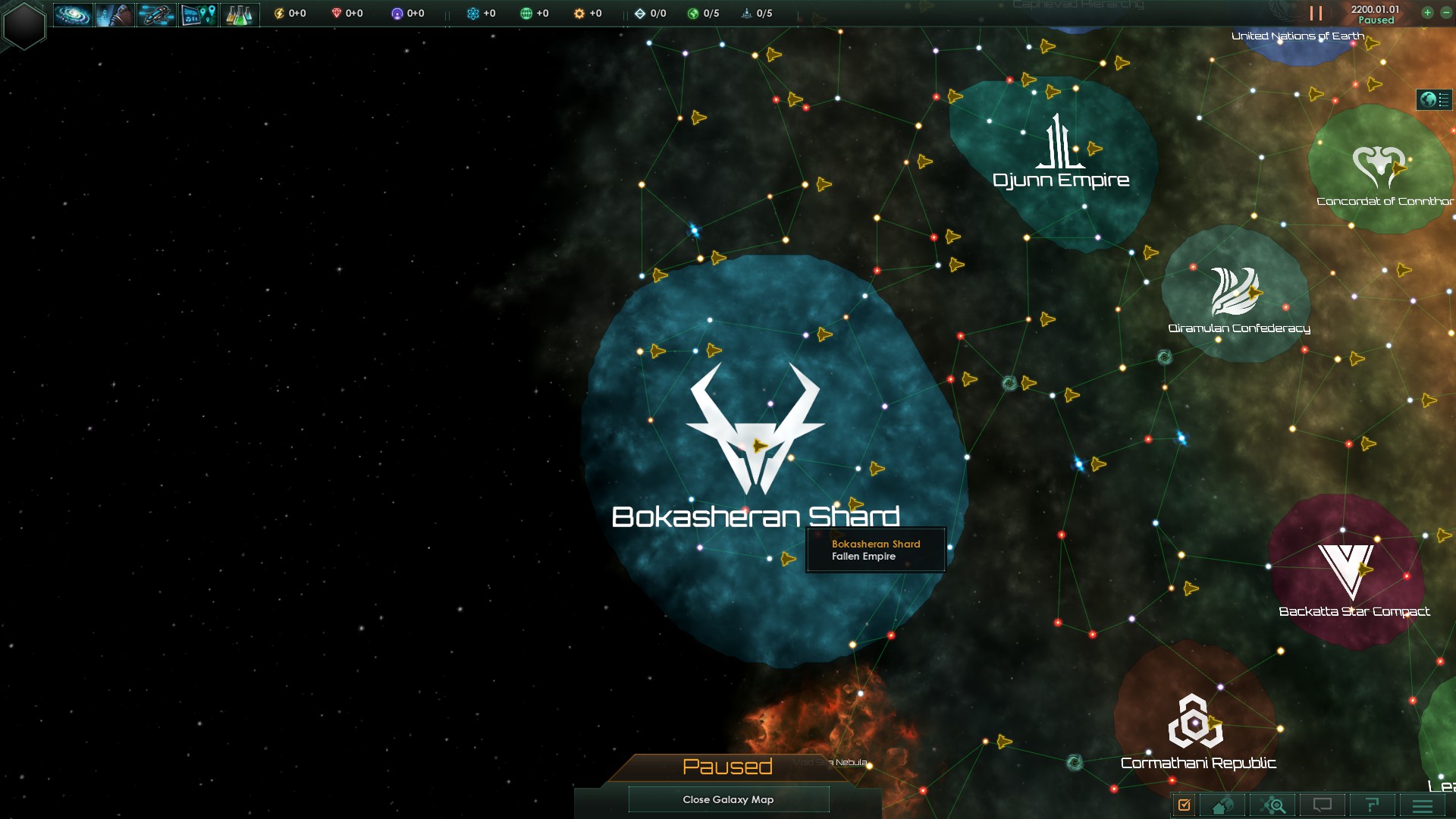Open the game menu hamburger icon
The width and height of the screenshot is (1456, 819).
tap(1423, 805)
